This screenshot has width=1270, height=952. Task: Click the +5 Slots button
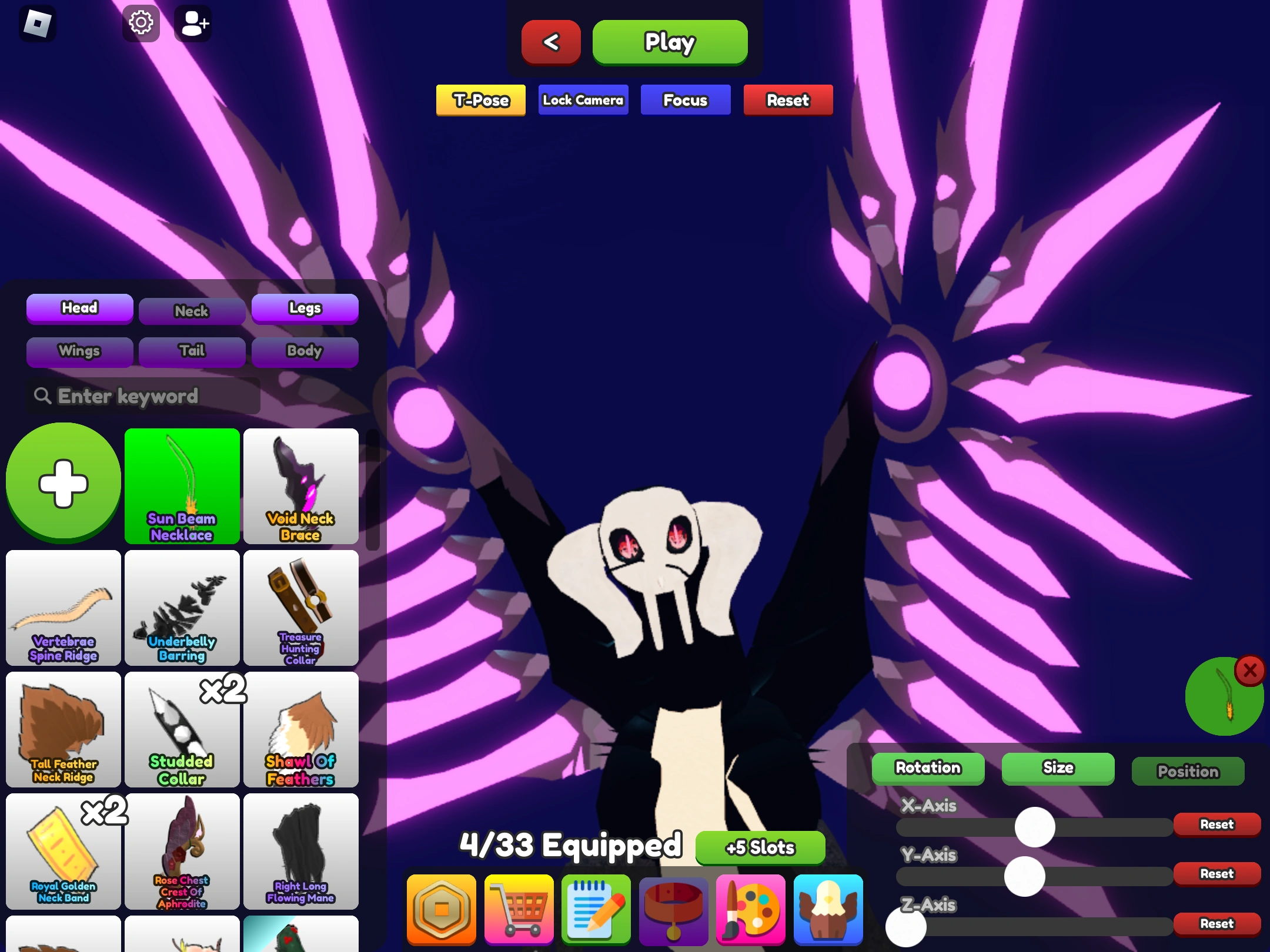pos(760,847)
